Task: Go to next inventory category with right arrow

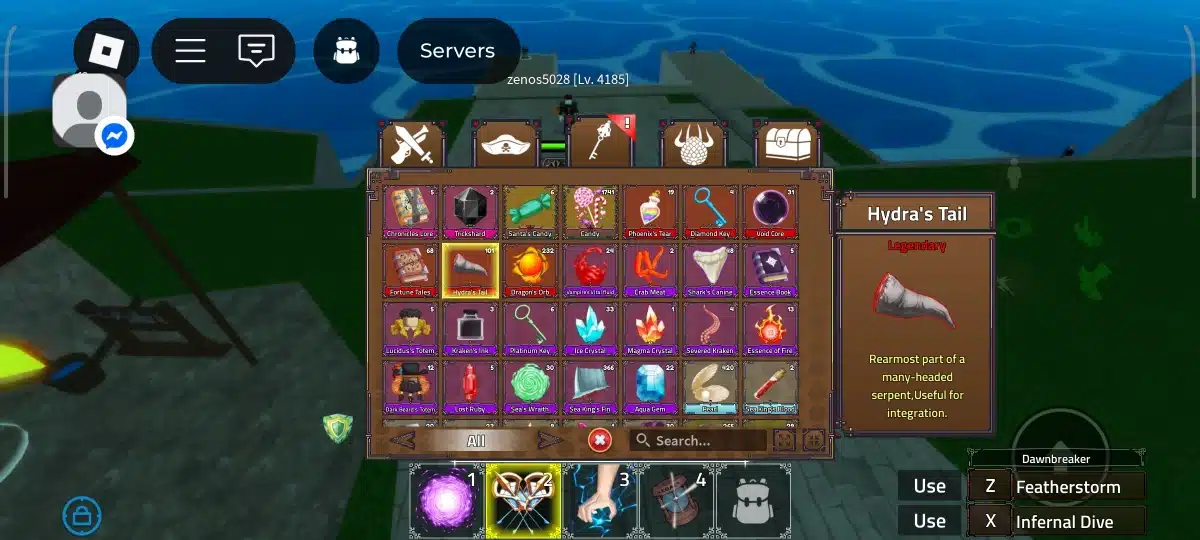Action: pos(549,440)
